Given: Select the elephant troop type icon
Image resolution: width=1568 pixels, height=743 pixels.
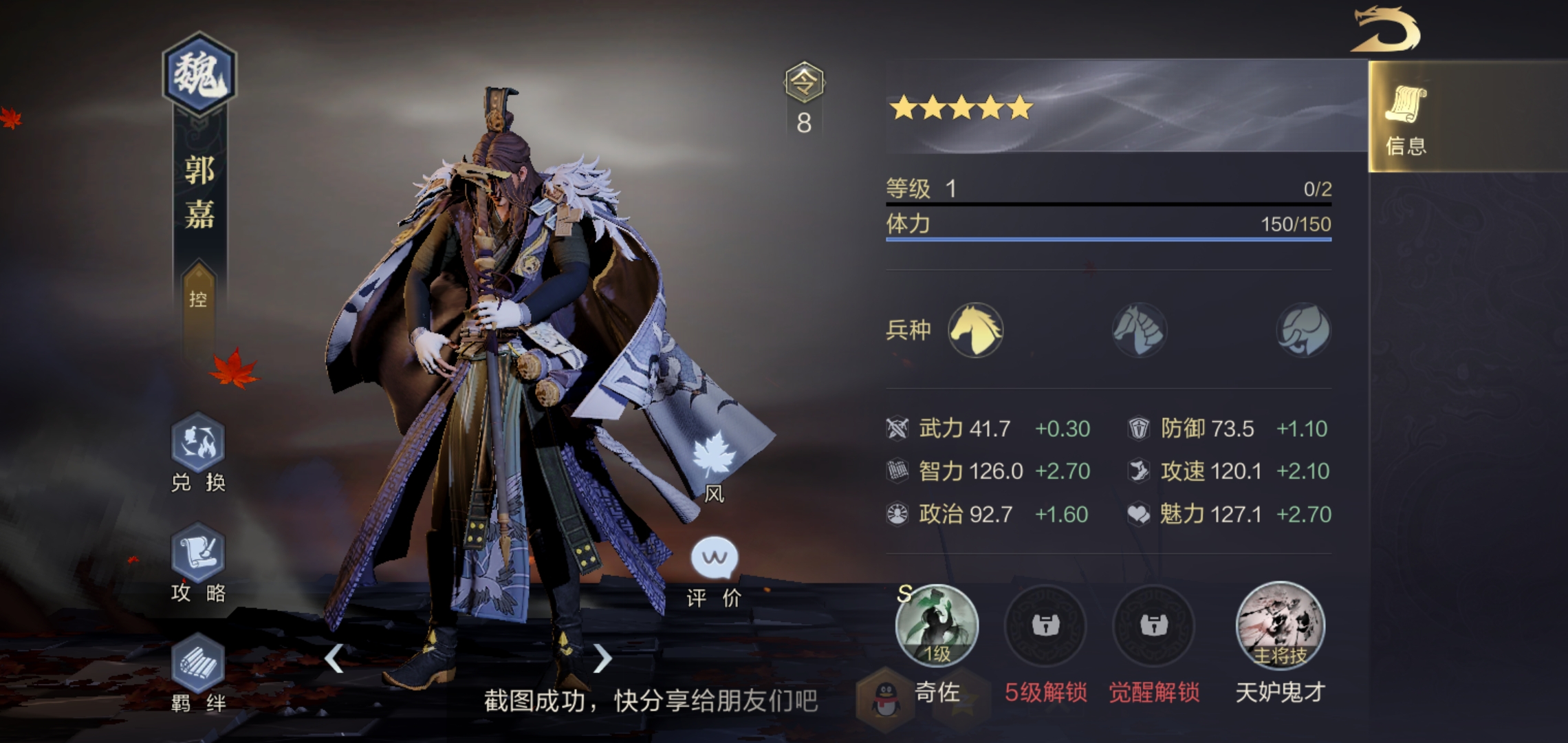Looking at the screenshot, I should click(1303, 330).
